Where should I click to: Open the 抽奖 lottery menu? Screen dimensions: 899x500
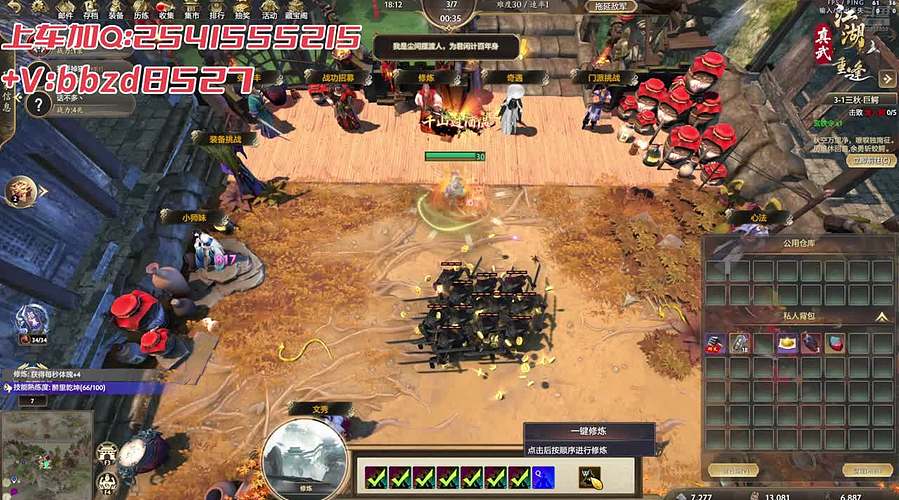[x=241, y=9]
